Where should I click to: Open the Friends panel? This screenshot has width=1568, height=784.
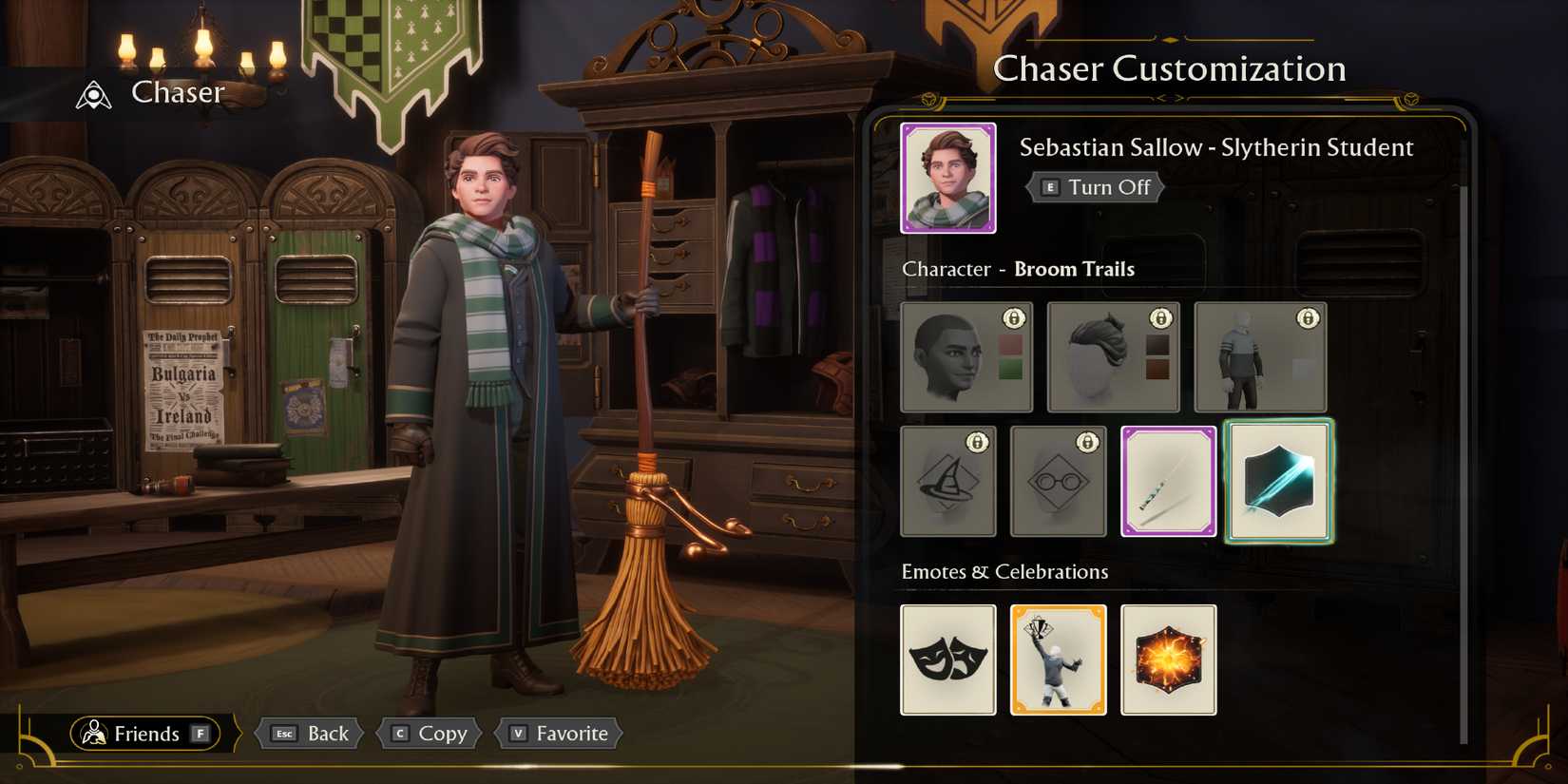(x=144, y=734)
